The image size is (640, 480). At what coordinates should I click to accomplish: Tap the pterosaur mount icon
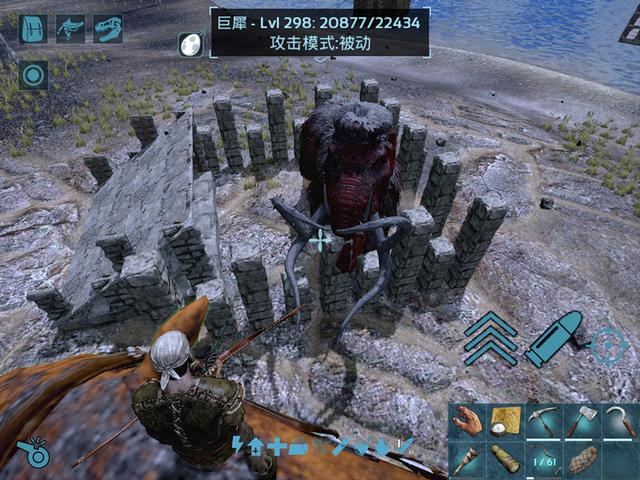tap(70, 29)
